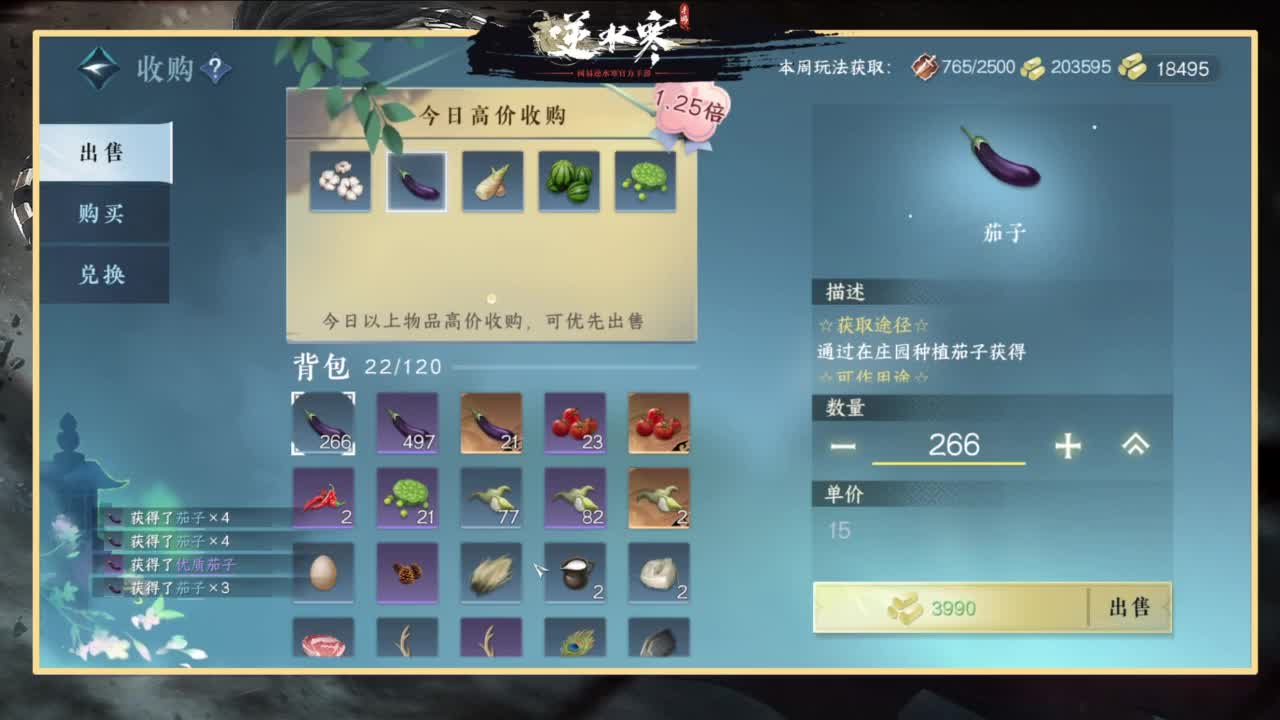Select the tomatoes stack of 23 in backpack
Screen dimensions: 1280x720
[x=574, y=423]
